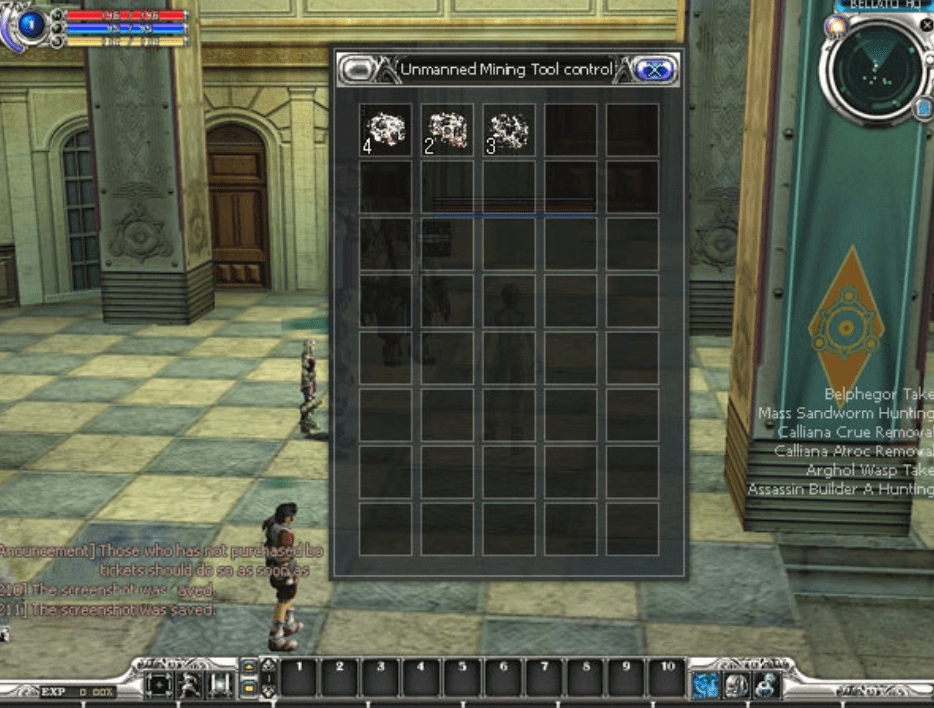Select hotbar slot number 5
Image resolution: width=934 pixels, height=708 pixels.
(463, 680)
